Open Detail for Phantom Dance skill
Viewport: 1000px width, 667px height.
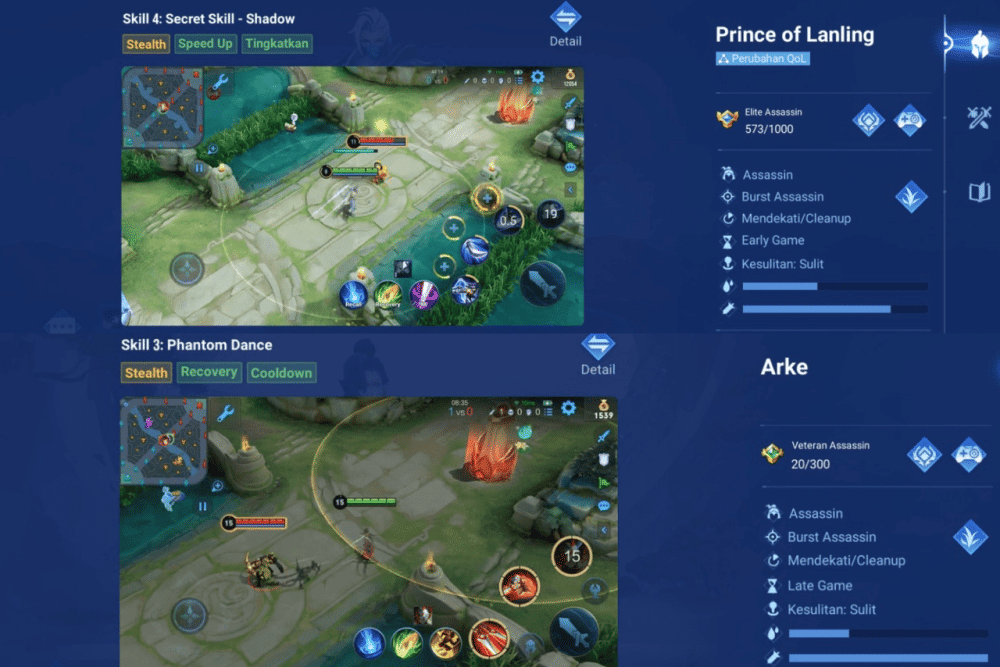click(598, 353)
